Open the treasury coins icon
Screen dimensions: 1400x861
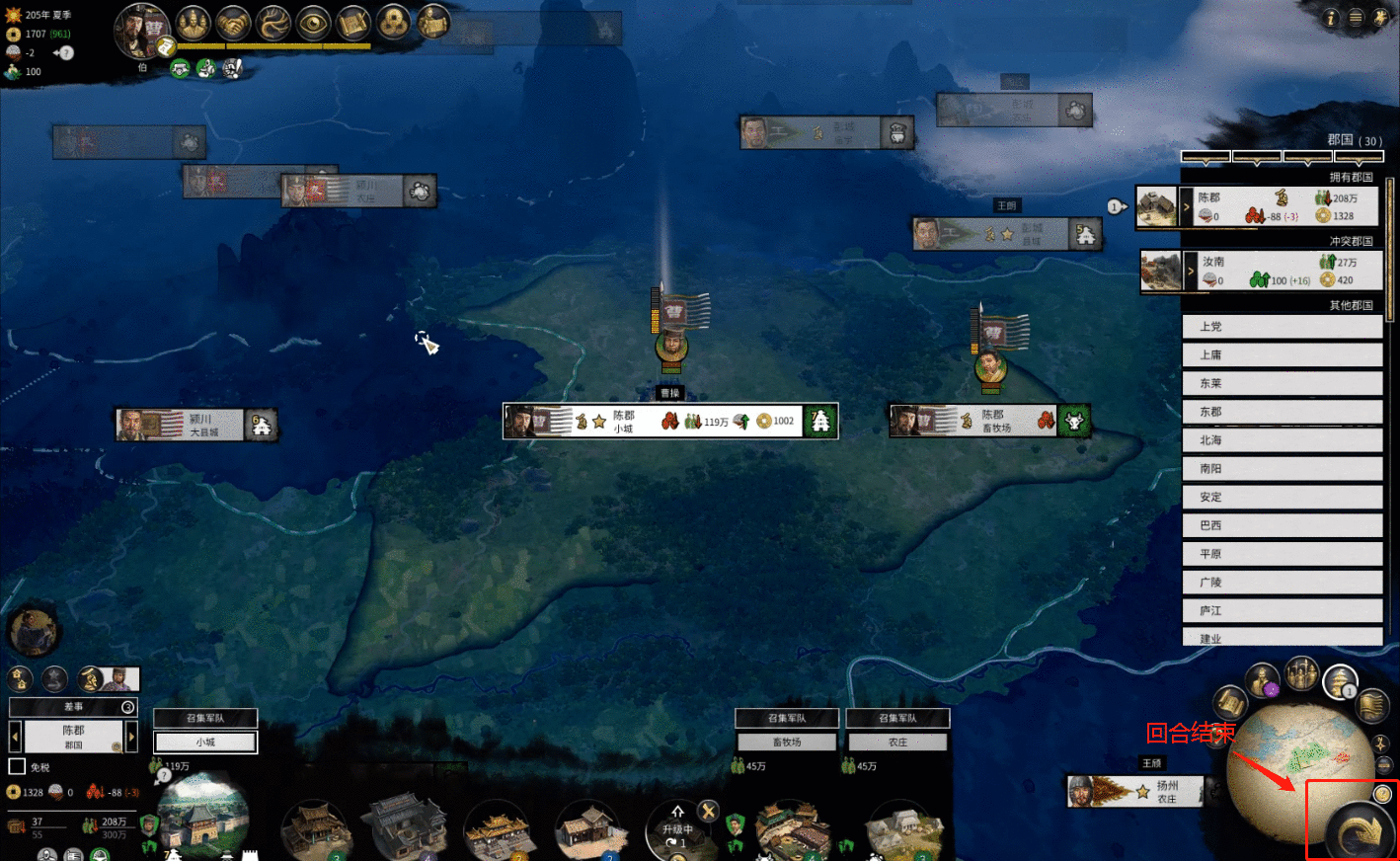pyautogui.click(x=393, y=23)
